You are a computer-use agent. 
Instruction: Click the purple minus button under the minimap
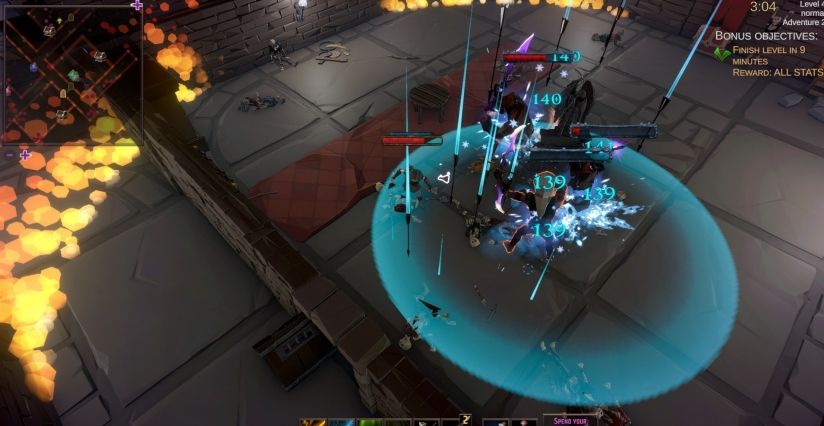click(x=10, y=155)
